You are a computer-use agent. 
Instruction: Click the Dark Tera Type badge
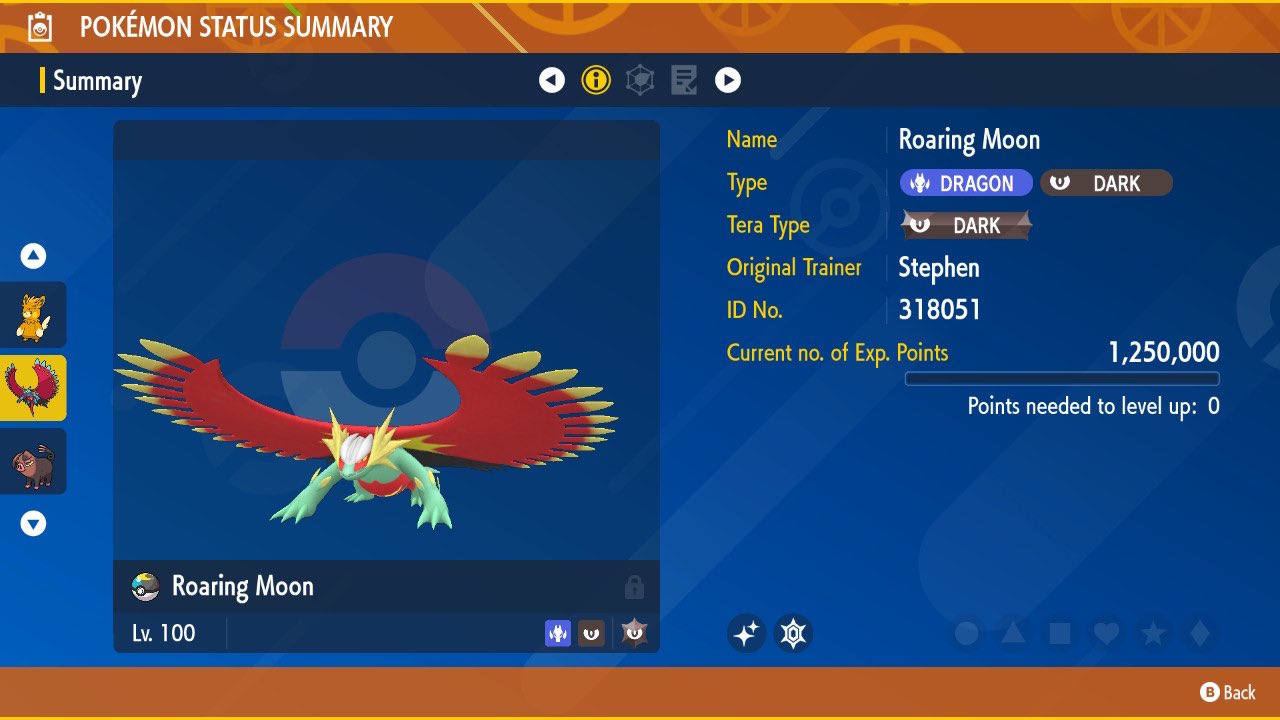(964, 225)
